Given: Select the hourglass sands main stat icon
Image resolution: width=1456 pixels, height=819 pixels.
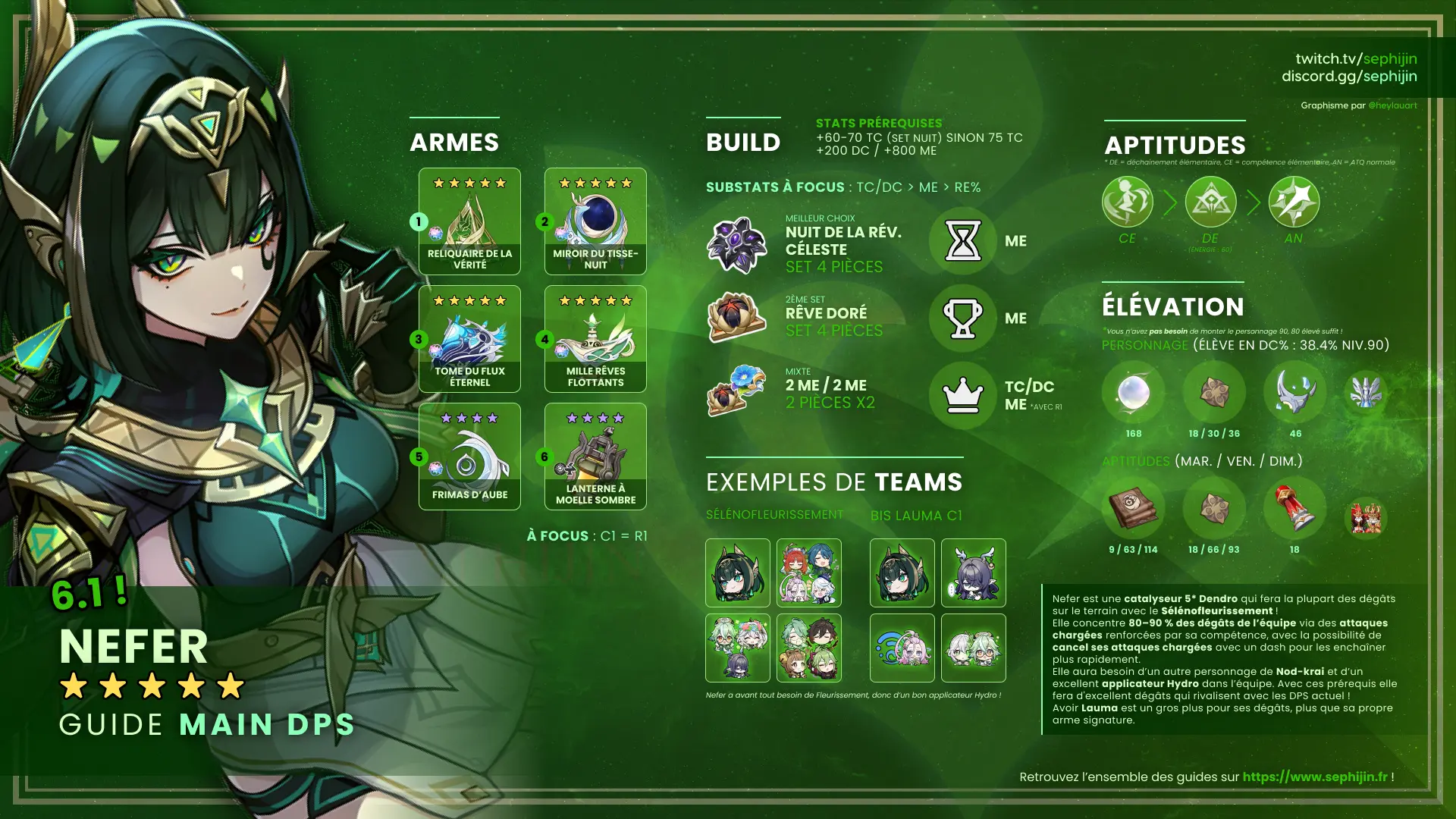Looking at the screenshot, I should (963, 241).
